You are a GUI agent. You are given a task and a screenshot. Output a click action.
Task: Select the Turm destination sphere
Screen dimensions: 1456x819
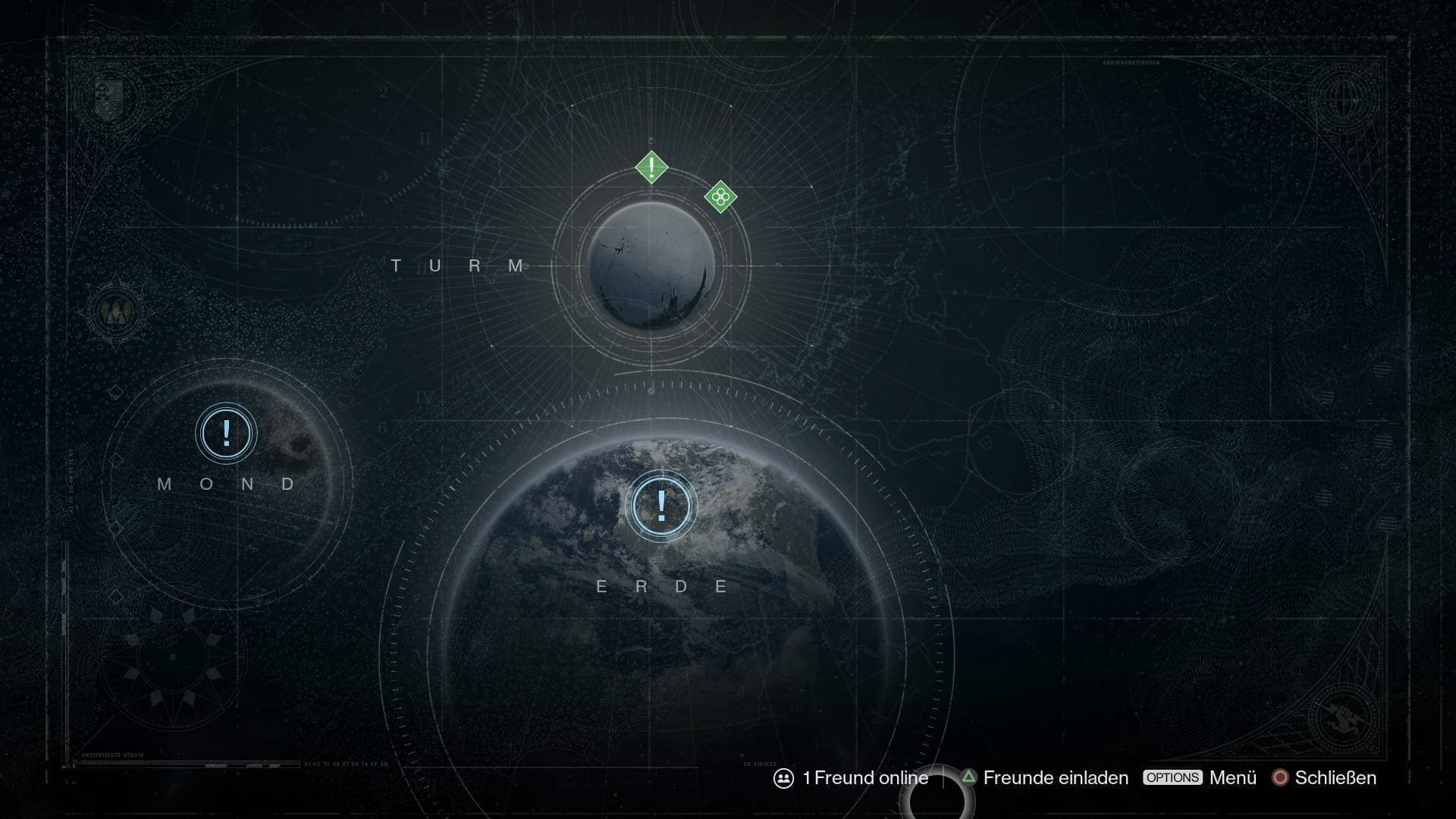point(651,266)
